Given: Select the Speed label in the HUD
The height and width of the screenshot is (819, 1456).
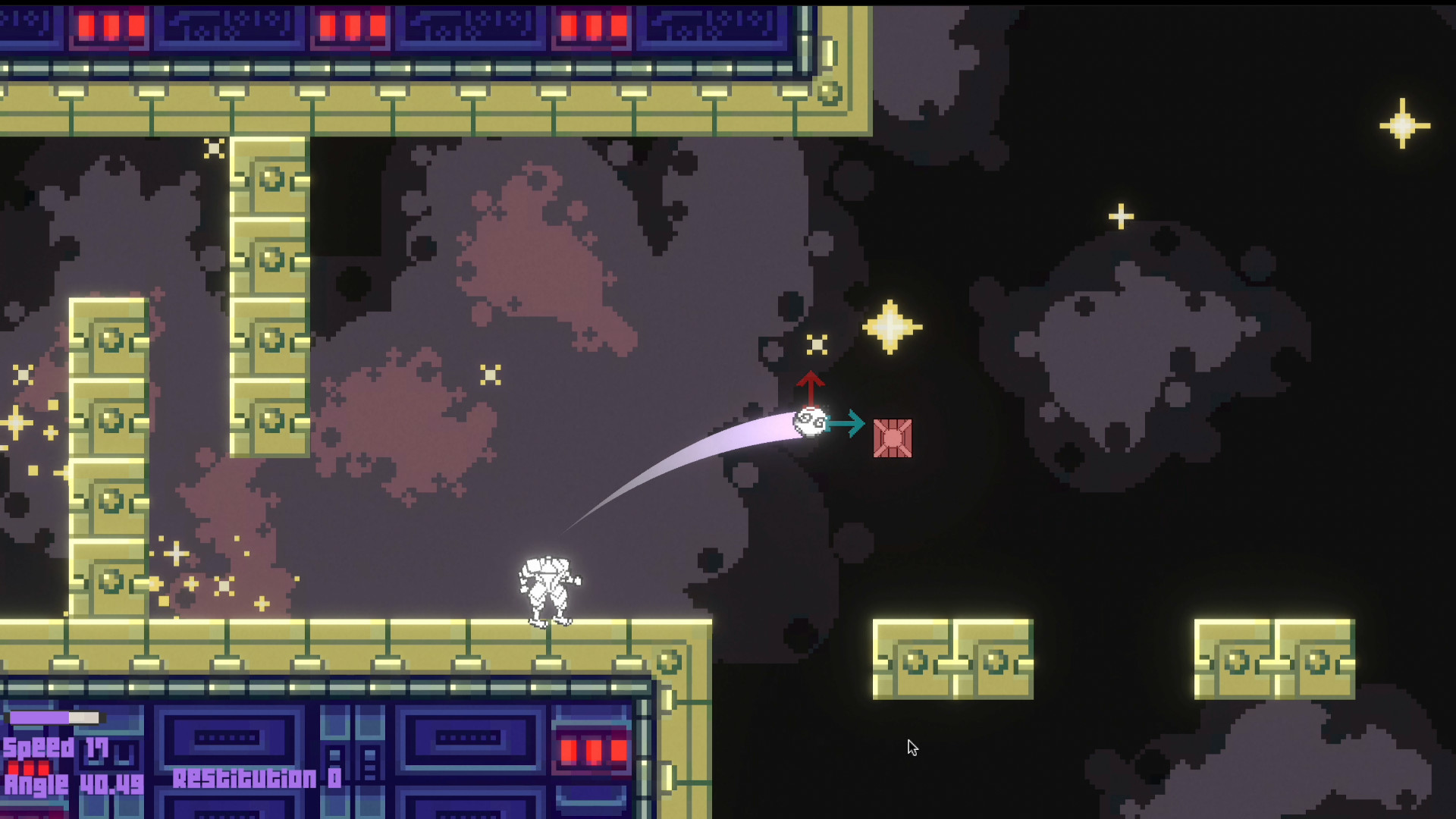Looking at the screenshot, I should point(38,748).
